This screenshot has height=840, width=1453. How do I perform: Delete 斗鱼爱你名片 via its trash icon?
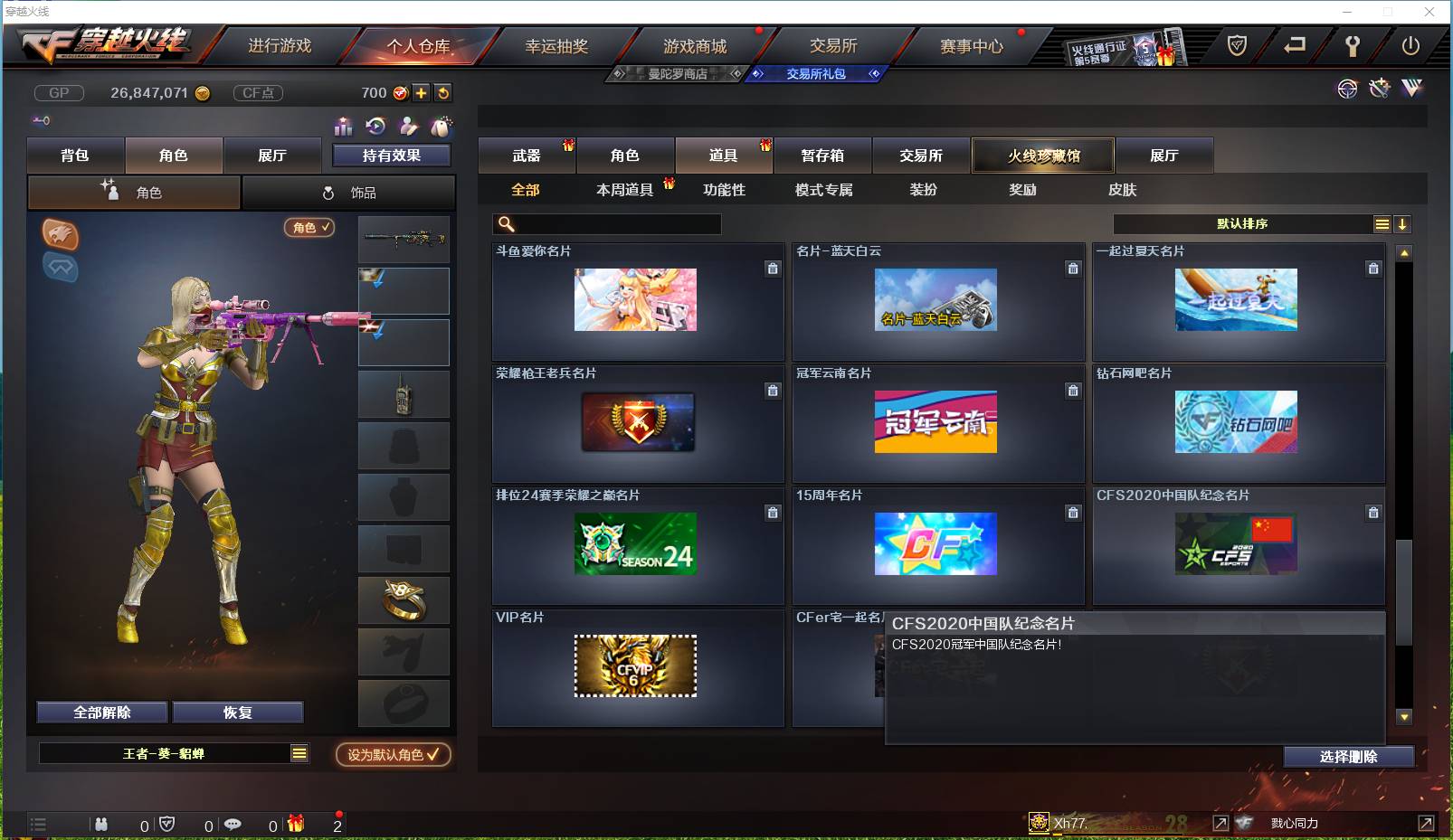774,269
